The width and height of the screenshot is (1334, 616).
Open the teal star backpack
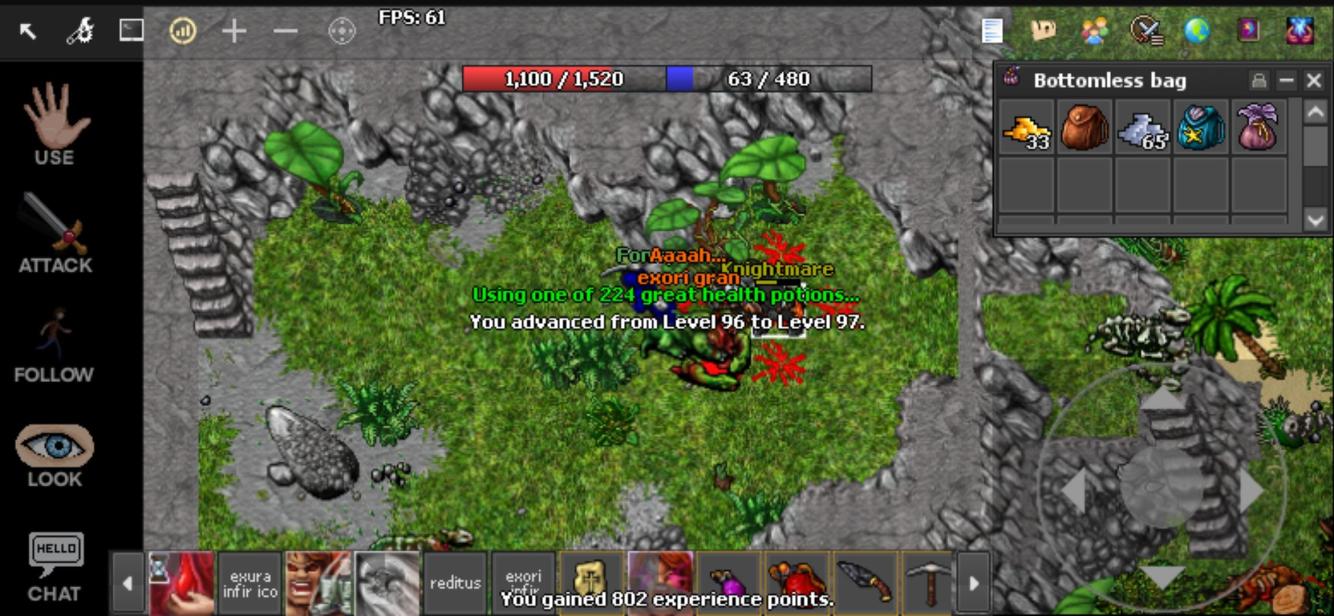1201,128
